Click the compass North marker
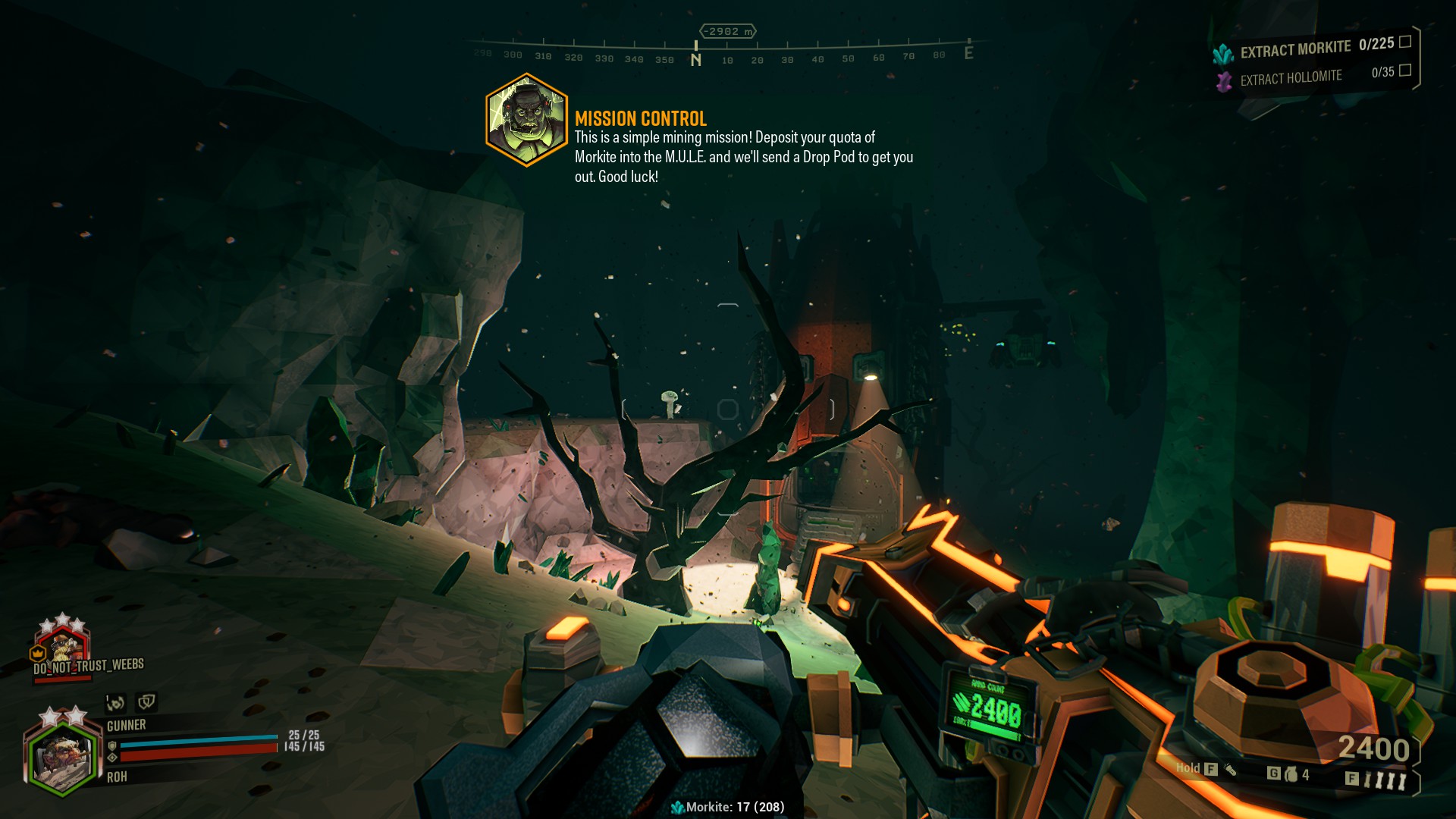 coord(695,59)
